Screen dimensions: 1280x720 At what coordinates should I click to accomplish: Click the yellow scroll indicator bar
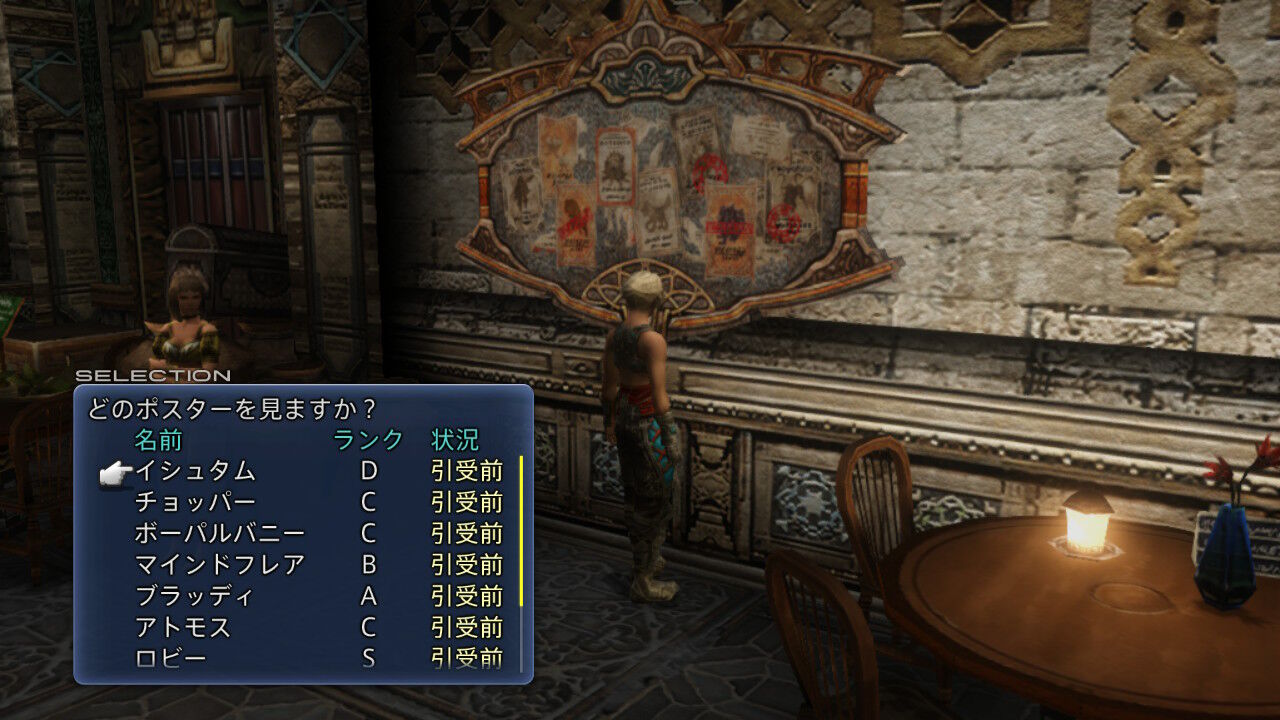coord(522,530)
